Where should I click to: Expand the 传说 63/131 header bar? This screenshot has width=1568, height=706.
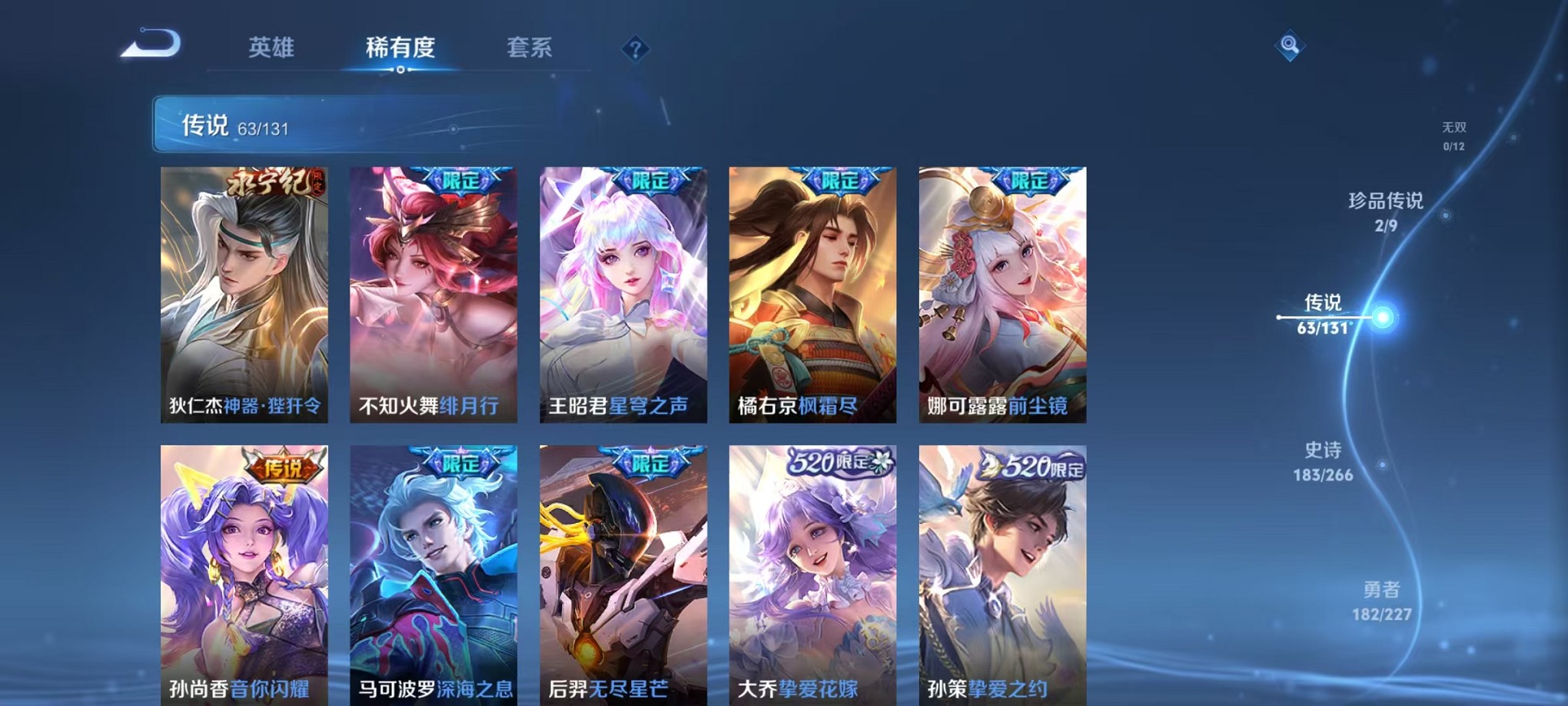(307, 125)
